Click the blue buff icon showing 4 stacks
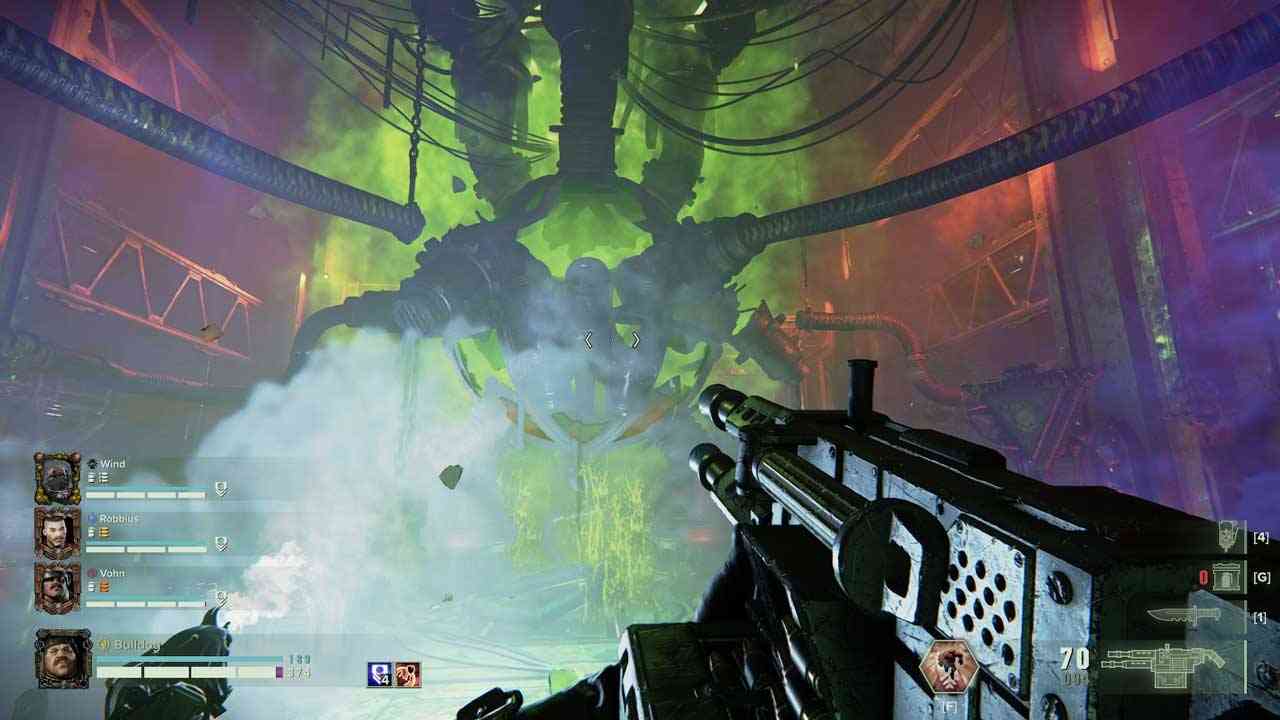 tap(380, 675)
